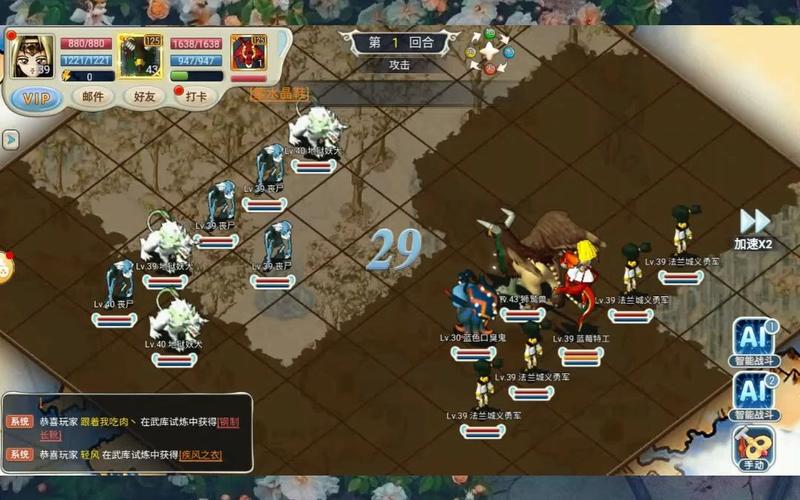The image size is (800, 500).
Task: Open the 邮件 mailbox
Action: tap(92, 97)
